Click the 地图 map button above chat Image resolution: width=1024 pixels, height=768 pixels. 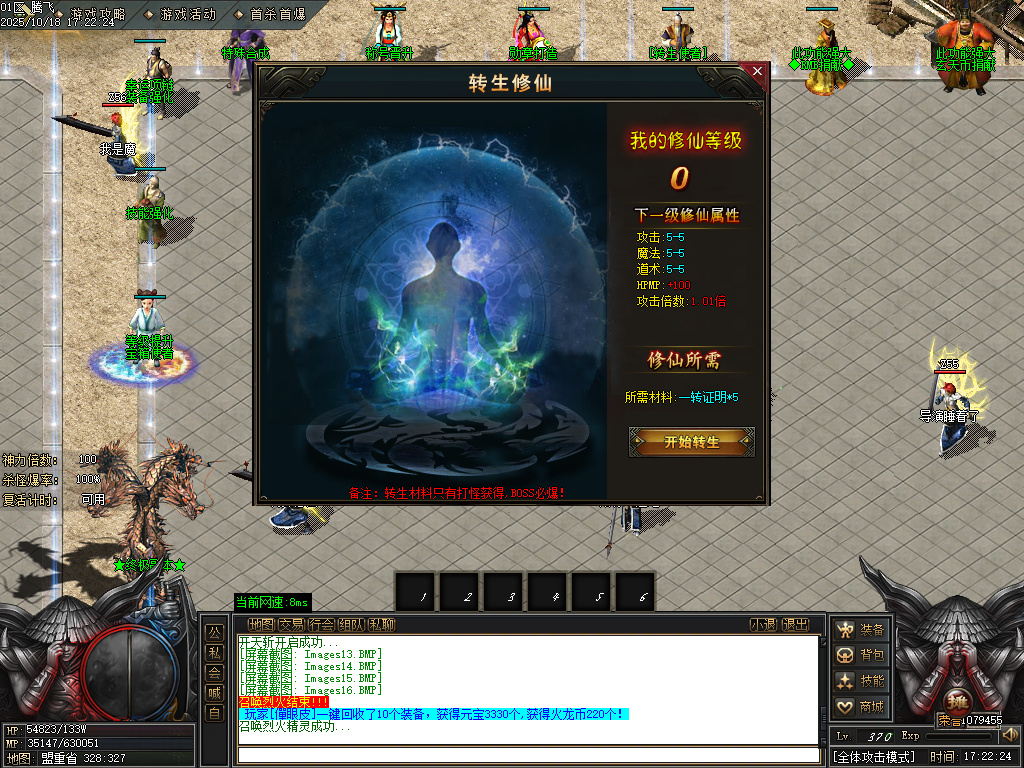coord(260,625)
